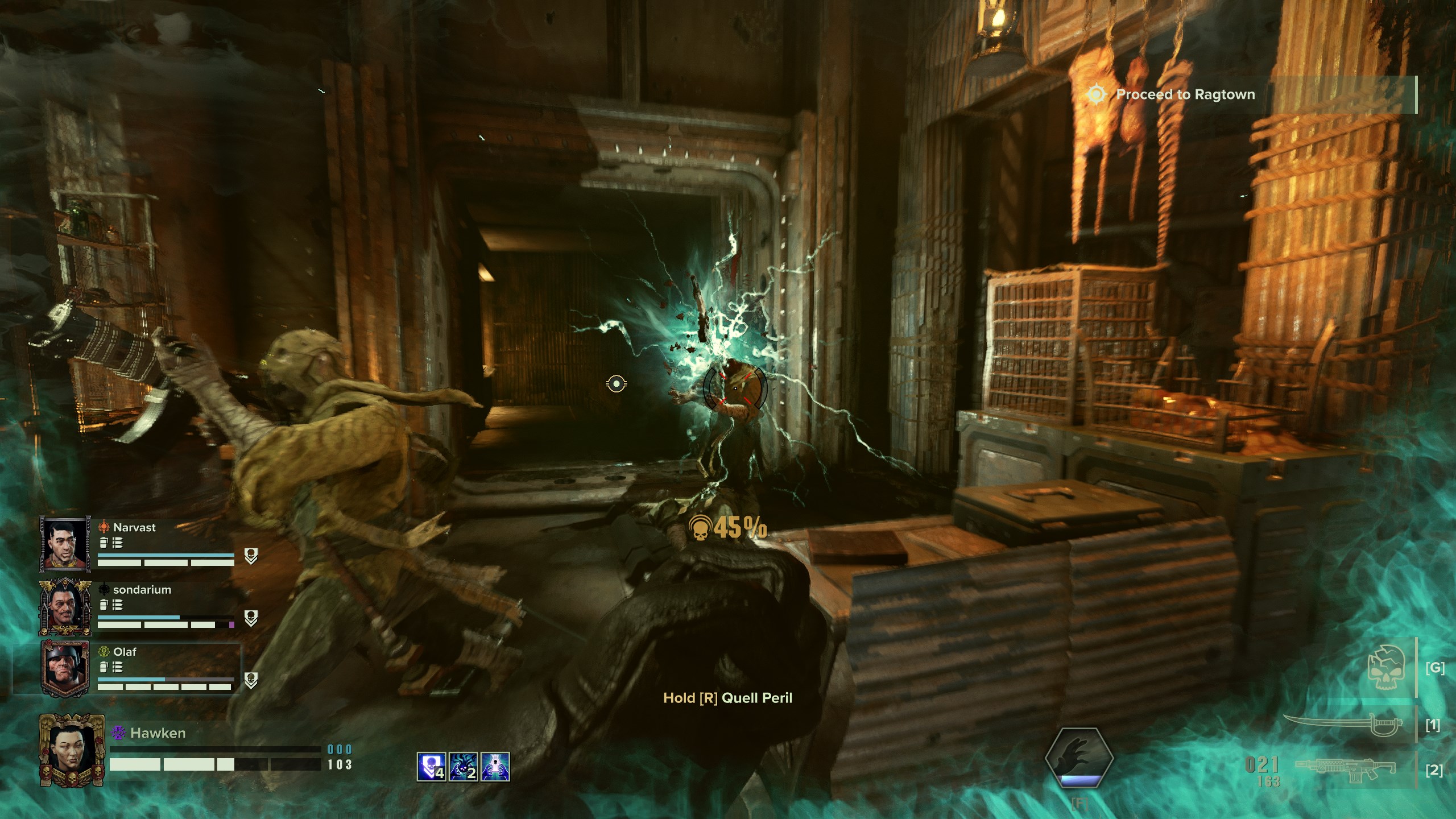Select the skull blitz ability icon

point(1387,668)
